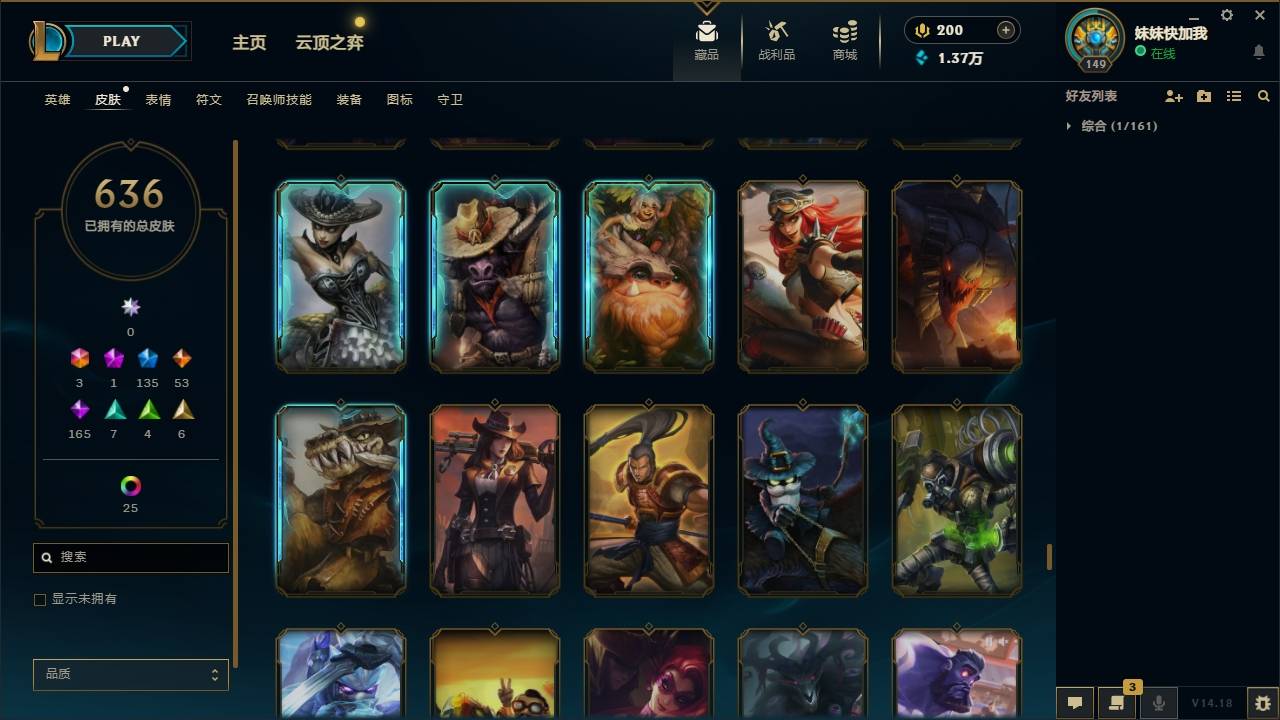Open the chat conversations icon with badge
The image size is (1280, 720).
coord(1117,703)
